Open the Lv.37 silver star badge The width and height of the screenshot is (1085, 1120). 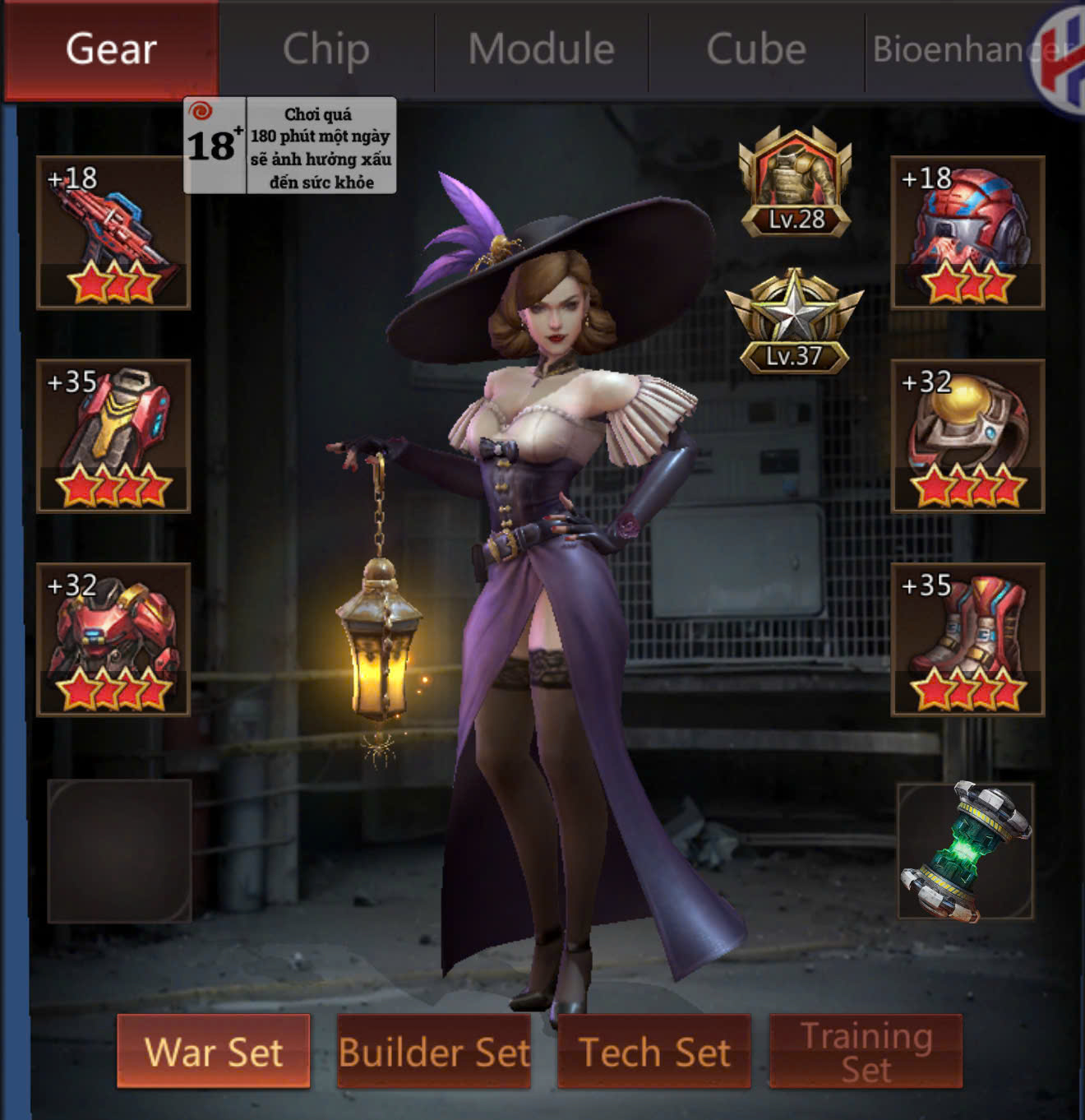click(794, 321)
